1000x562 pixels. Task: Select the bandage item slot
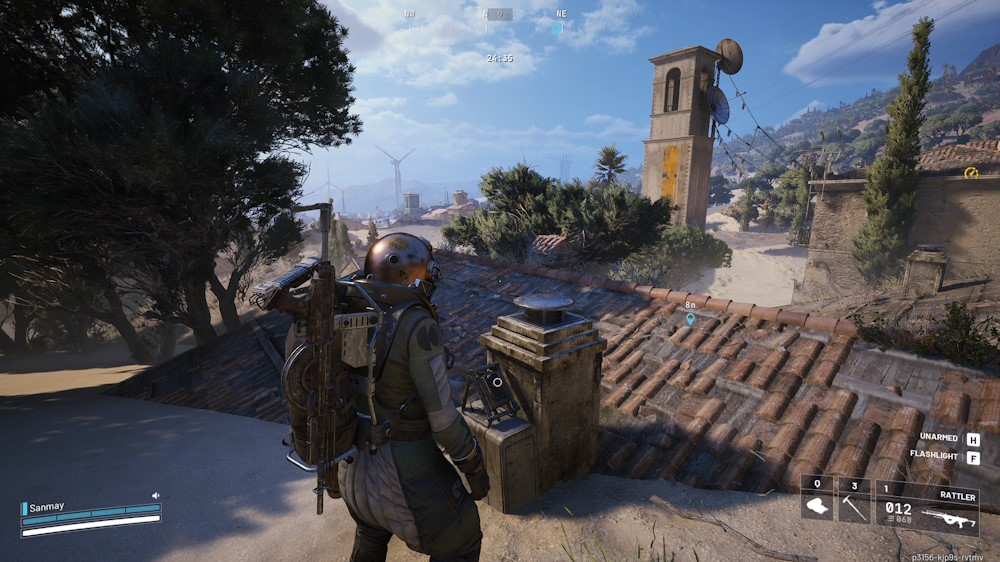point(817,499)
